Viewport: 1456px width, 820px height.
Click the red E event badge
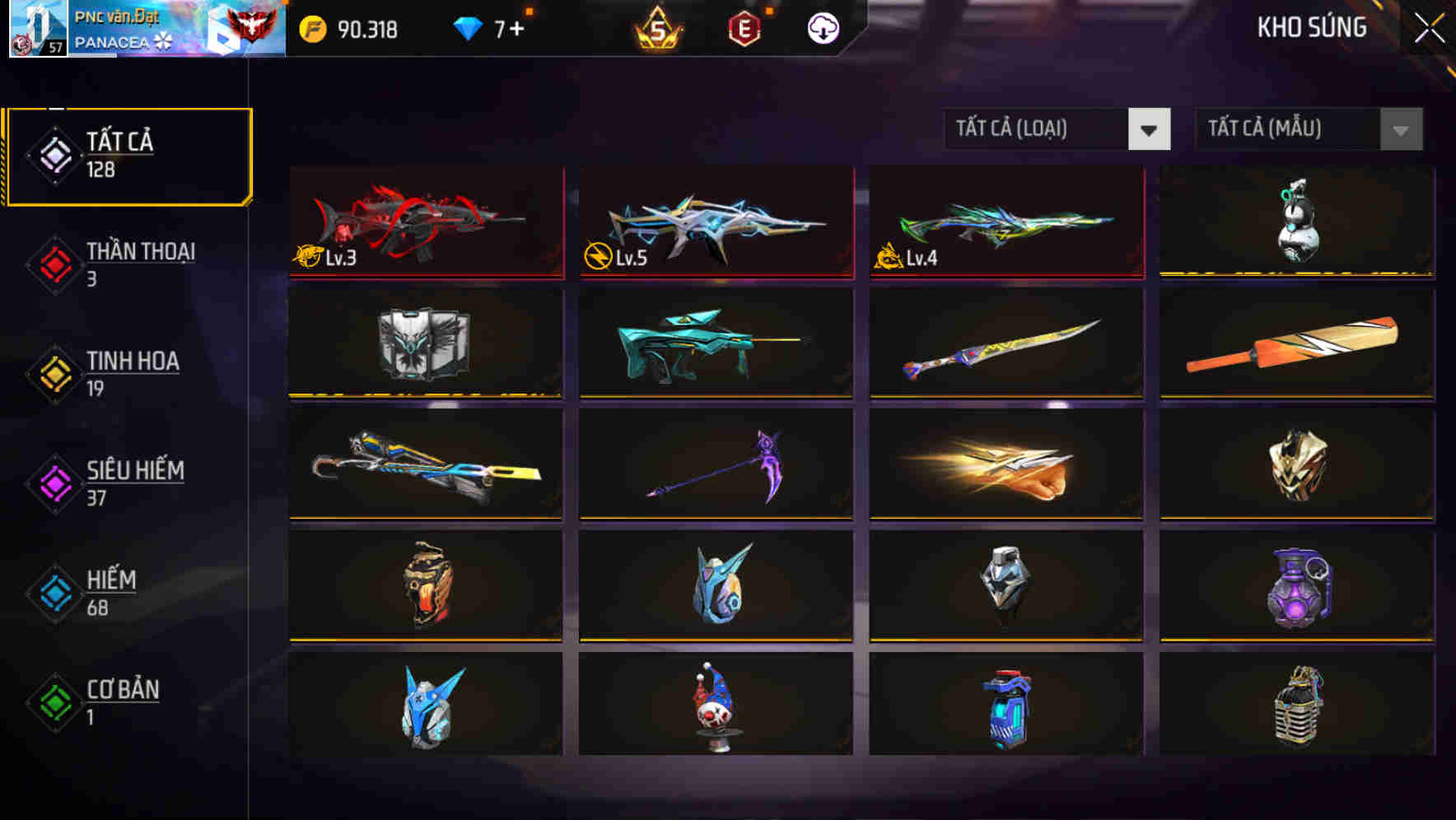744,30
